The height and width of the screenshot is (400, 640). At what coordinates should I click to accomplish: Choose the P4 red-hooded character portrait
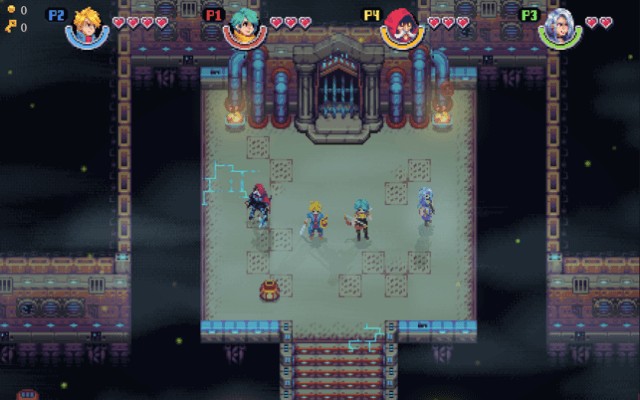point(402,26)
